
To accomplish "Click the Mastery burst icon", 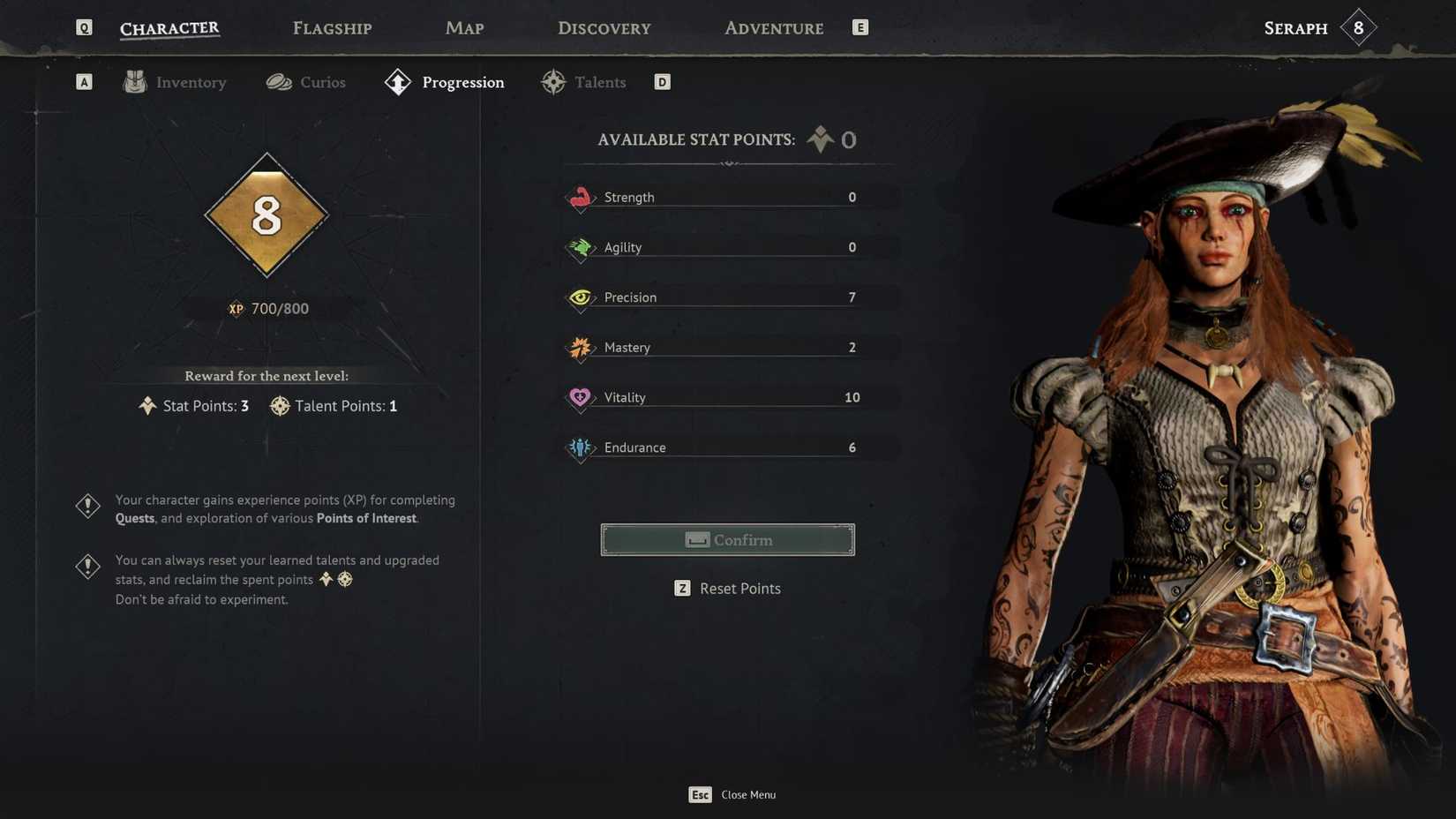I will pos(580,348).
